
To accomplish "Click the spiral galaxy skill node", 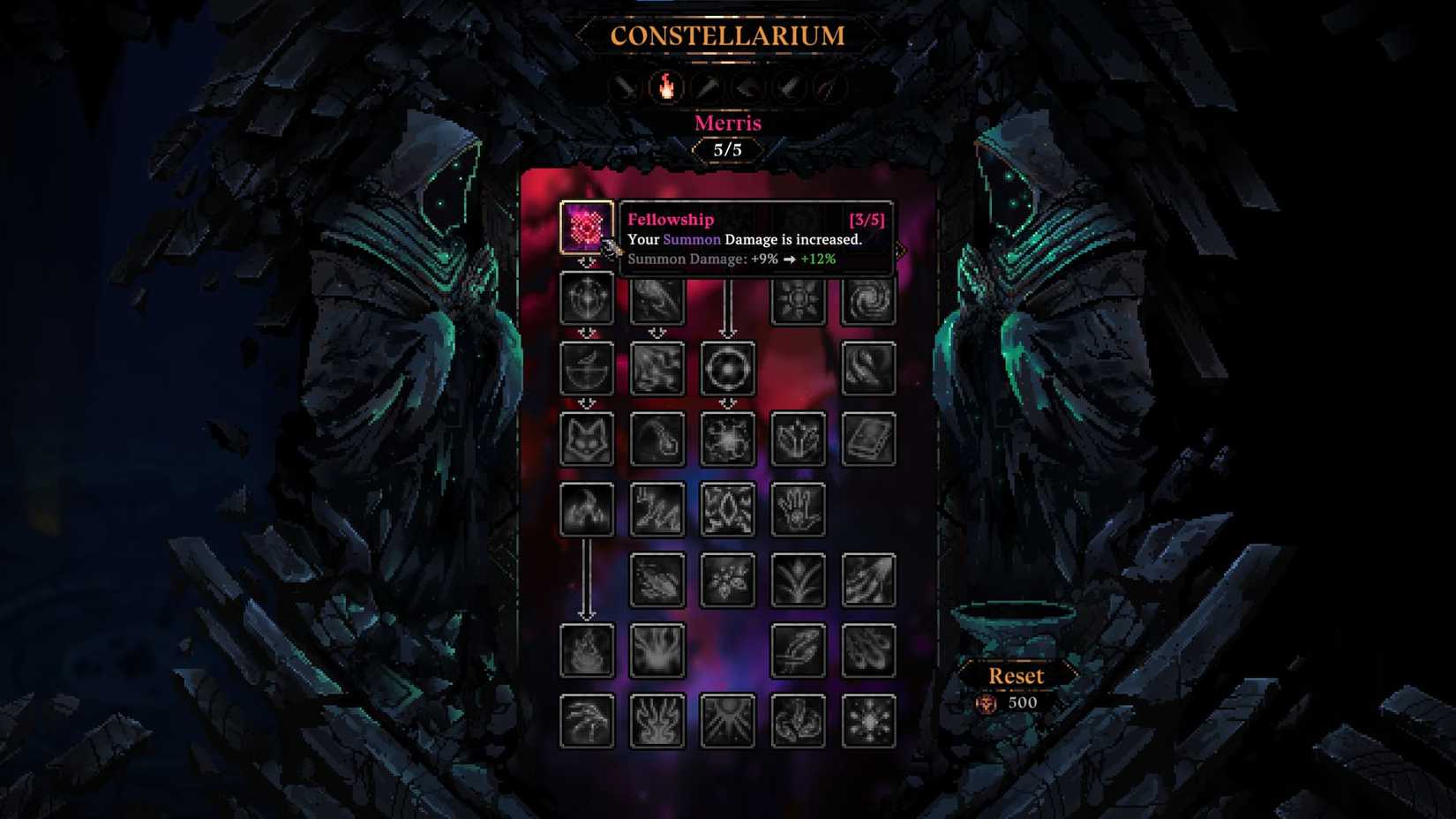I will coord(869,297).
